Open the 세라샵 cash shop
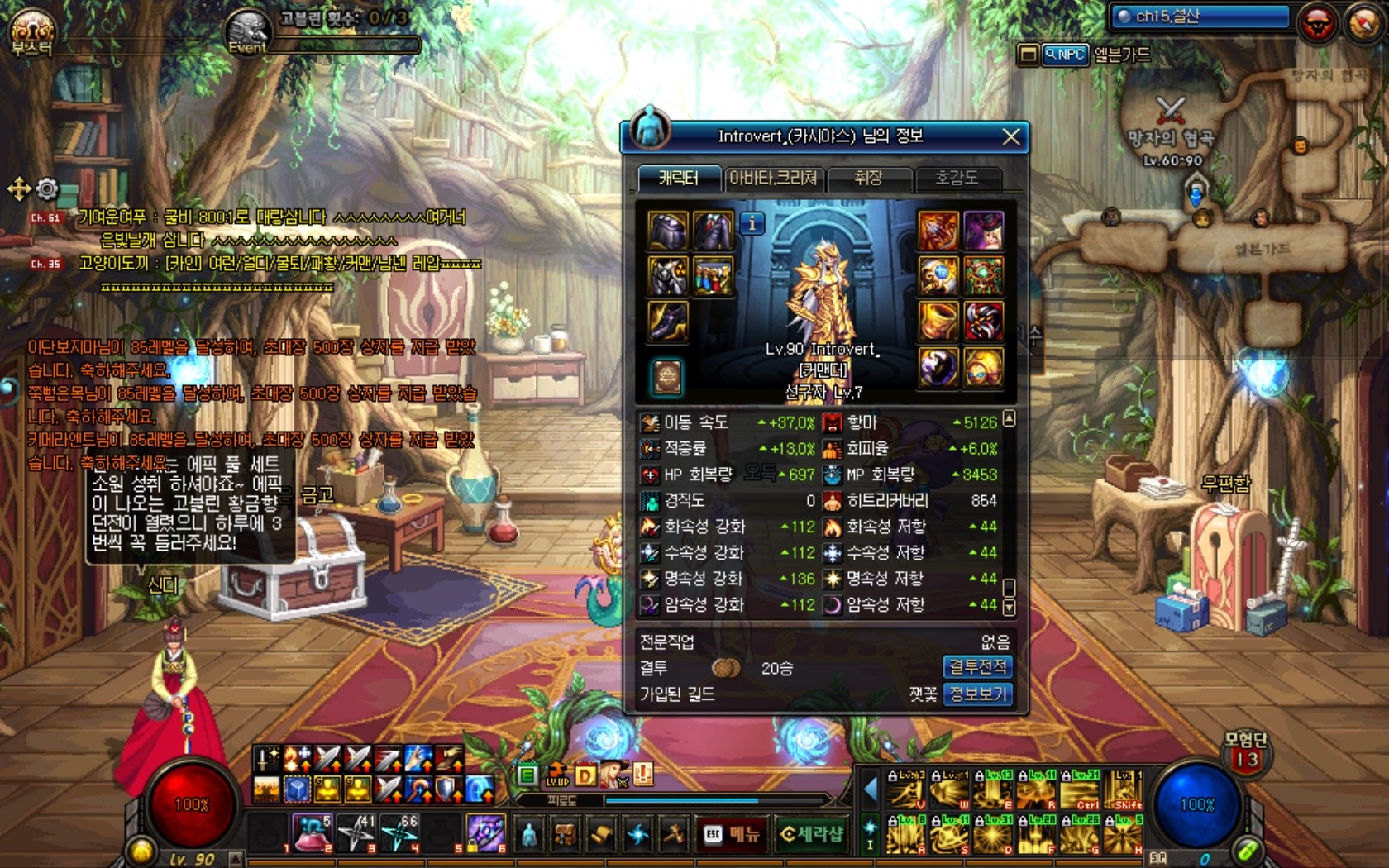This screenshot has height=868, width=1389. (812, 834)
